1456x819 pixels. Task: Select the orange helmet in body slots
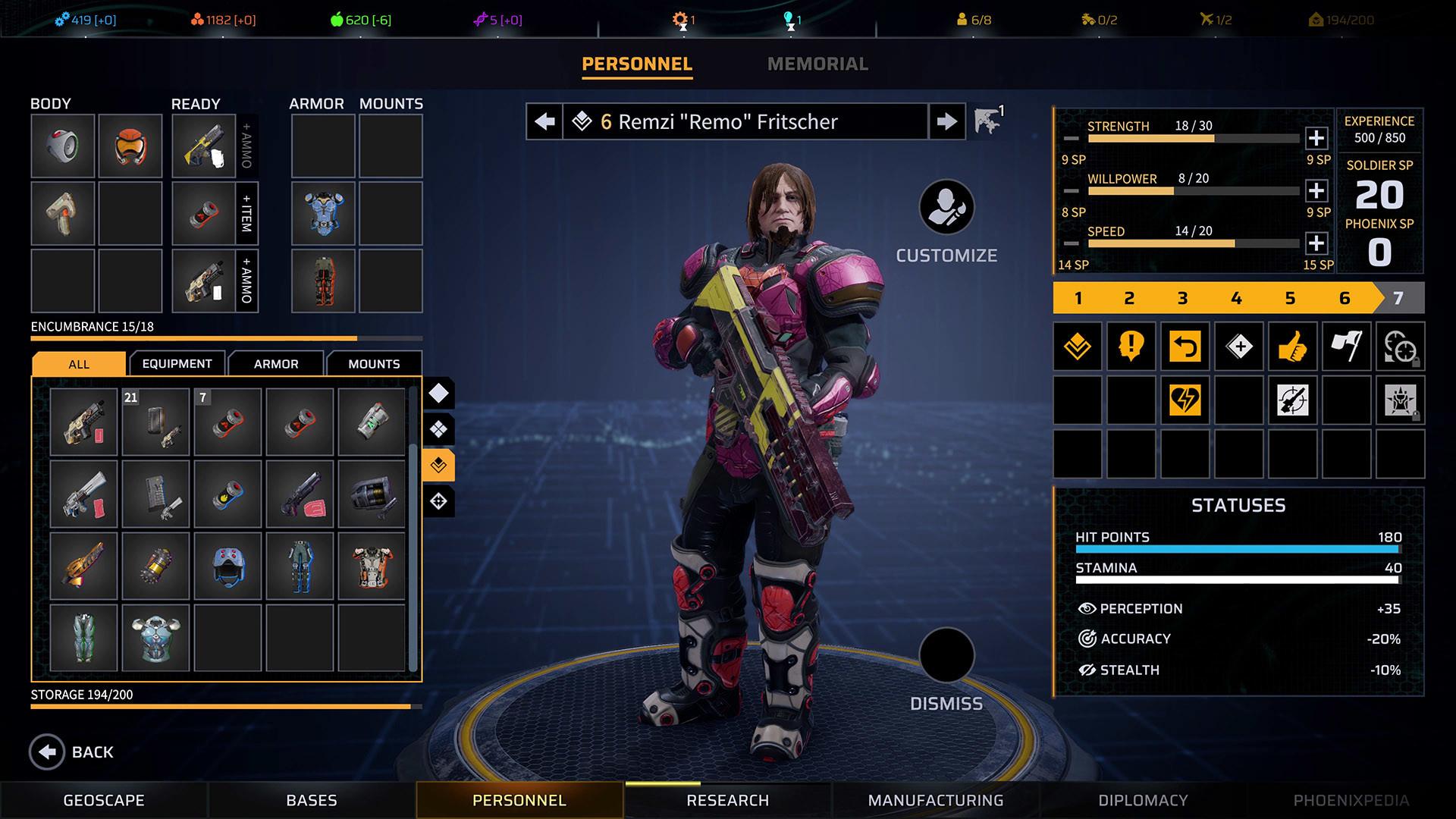(x=130, y=146)
